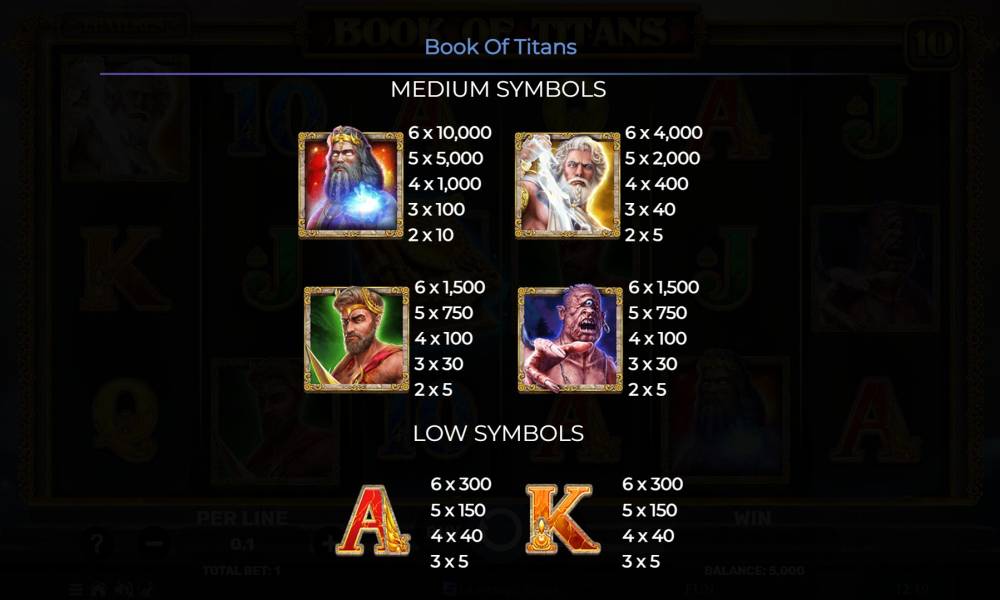Click the dimmed question mark help button

97,545
